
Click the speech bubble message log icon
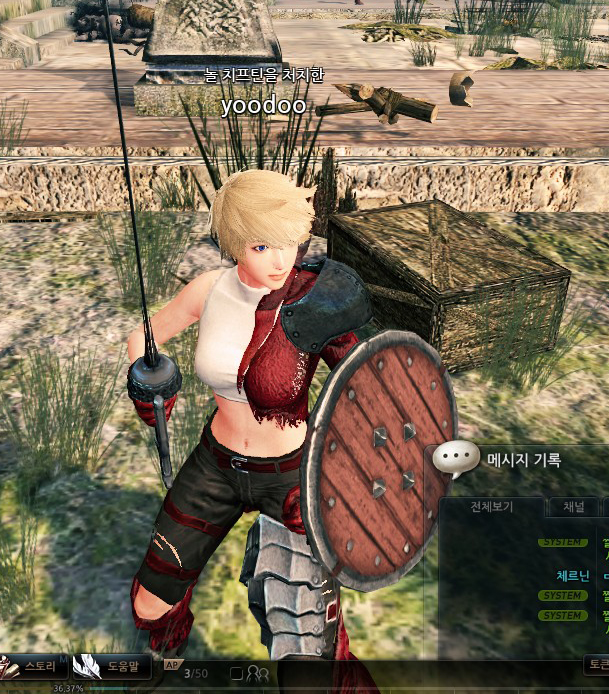click(457, 459)
